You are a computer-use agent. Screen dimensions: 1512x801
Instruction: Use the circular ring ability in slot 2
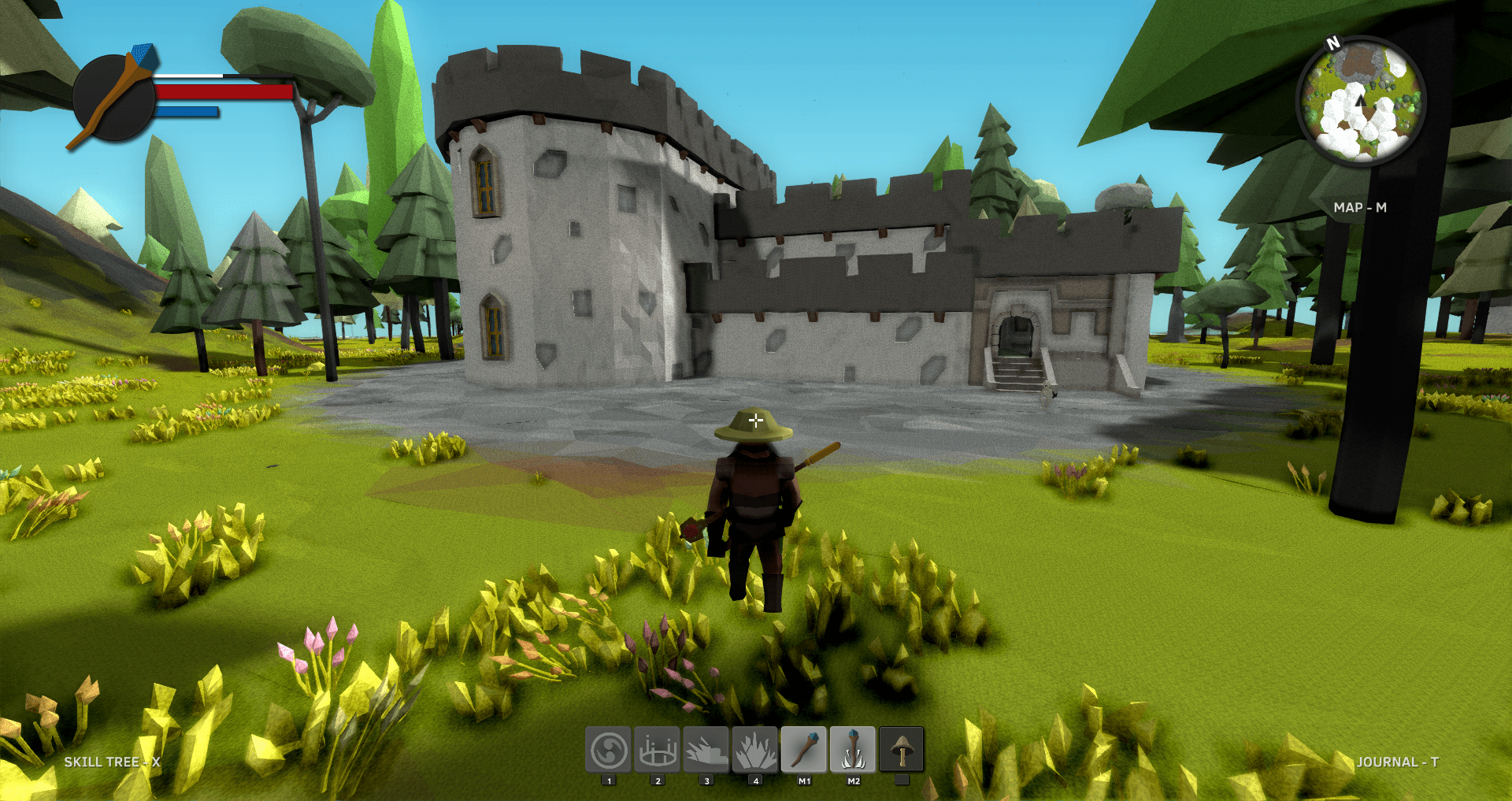point(657,749)
